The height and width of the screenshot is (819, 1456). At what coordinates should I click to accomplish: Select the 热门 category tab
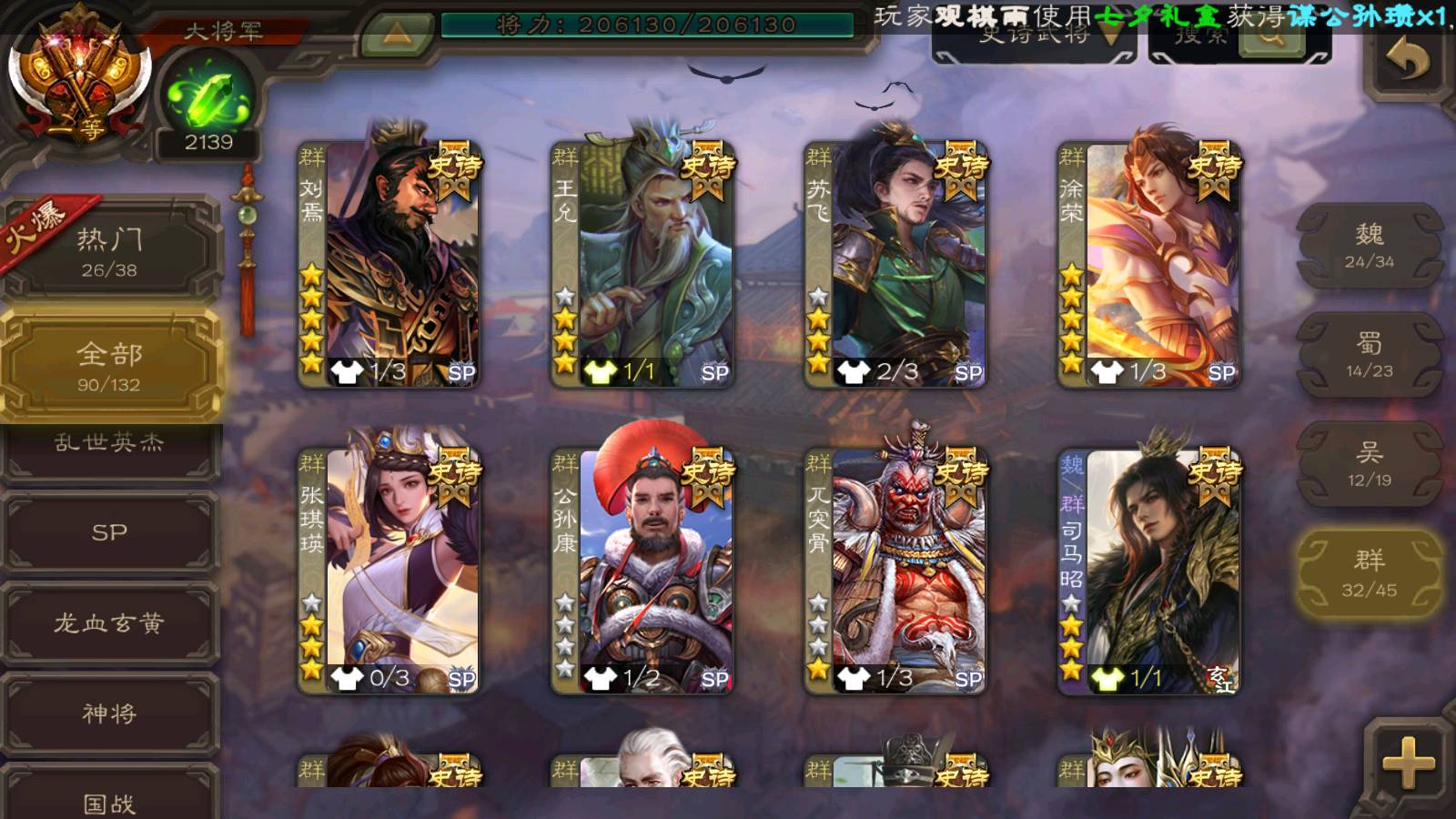click(109, 251)
